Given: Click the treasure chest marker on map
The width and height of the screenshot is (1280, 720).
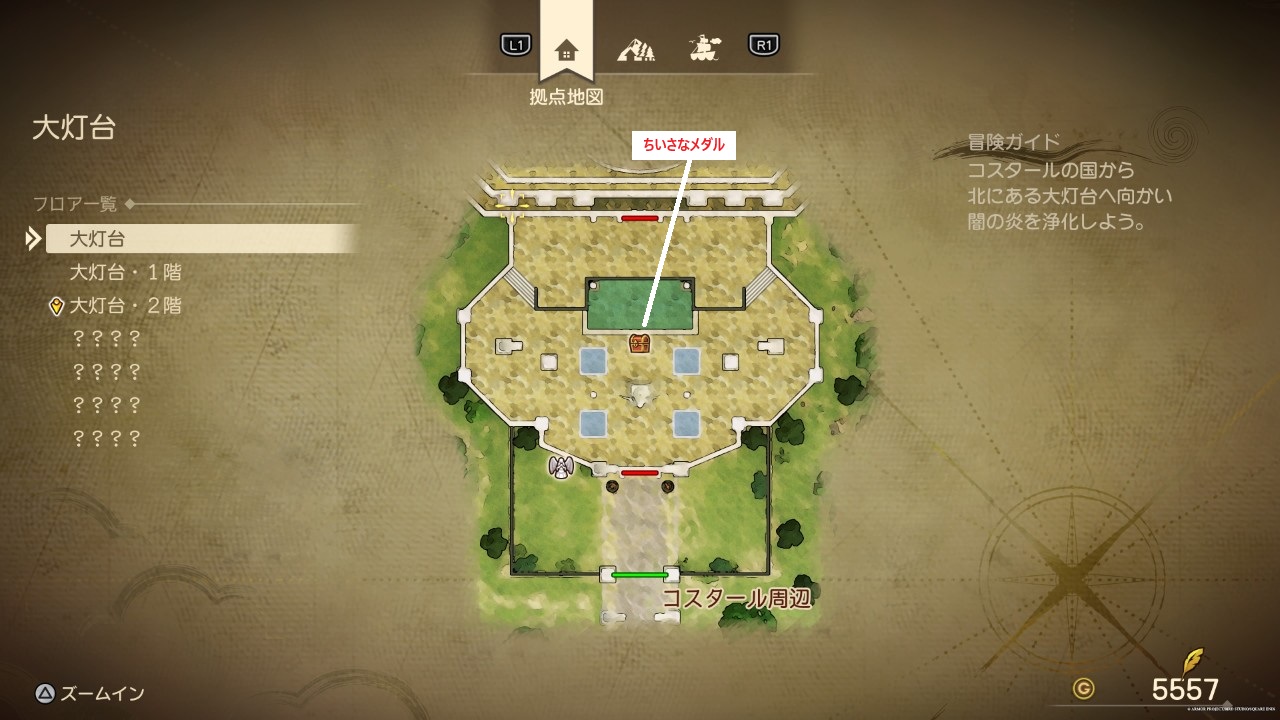Looking at the screenshot, I should pyautogui.click(x=640, y=344).
